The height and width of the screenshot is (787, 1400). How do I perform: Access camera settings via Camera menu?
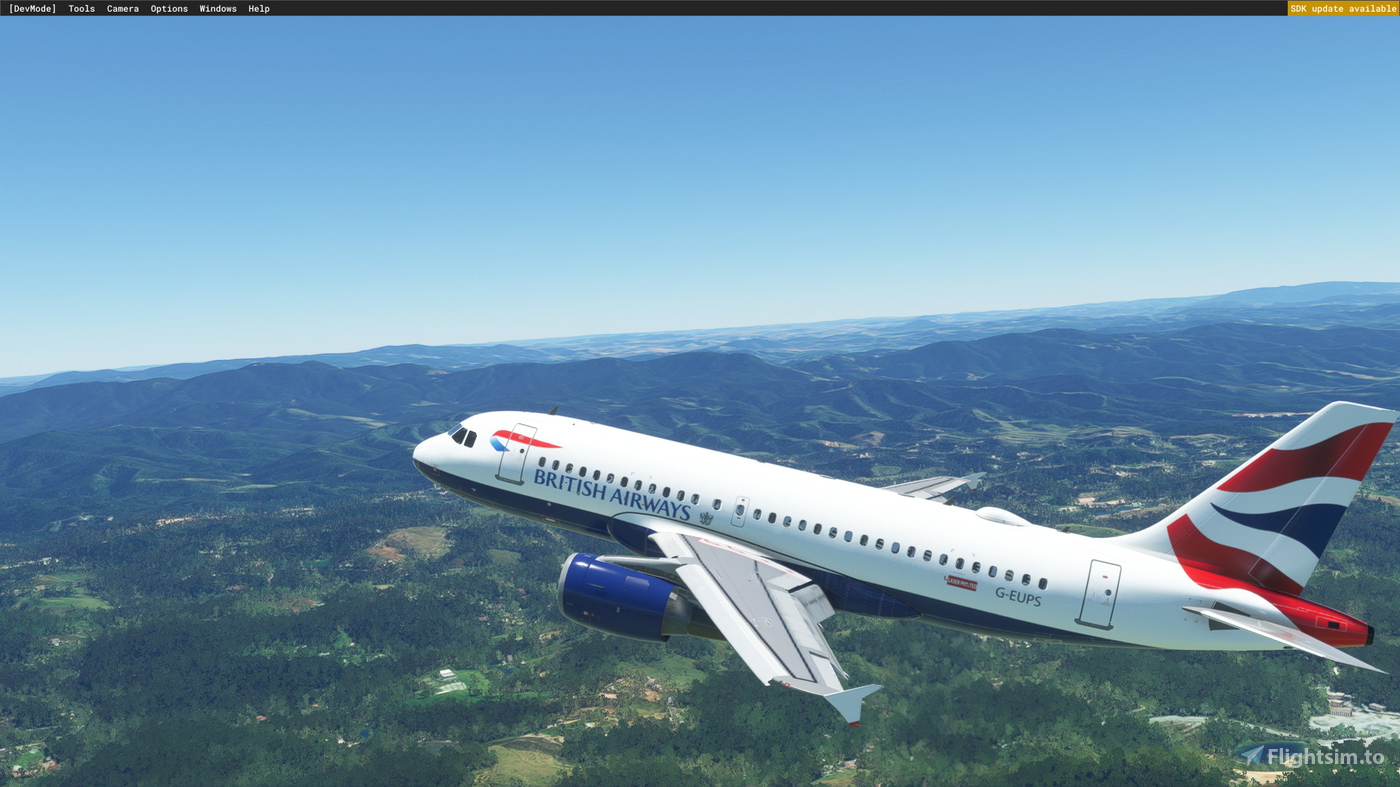pos(122,8)
